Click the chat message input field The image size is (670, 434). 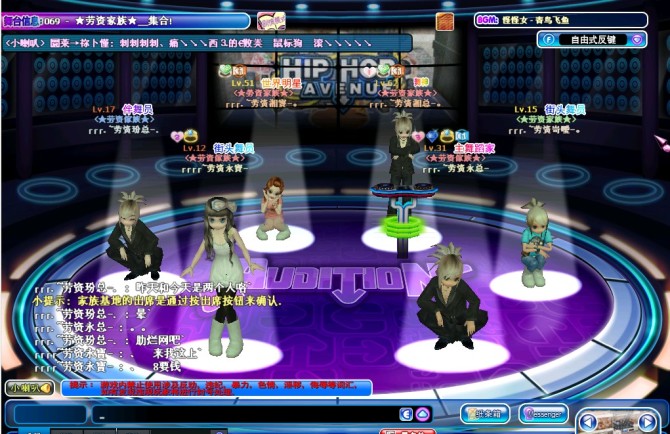[245, 414]
